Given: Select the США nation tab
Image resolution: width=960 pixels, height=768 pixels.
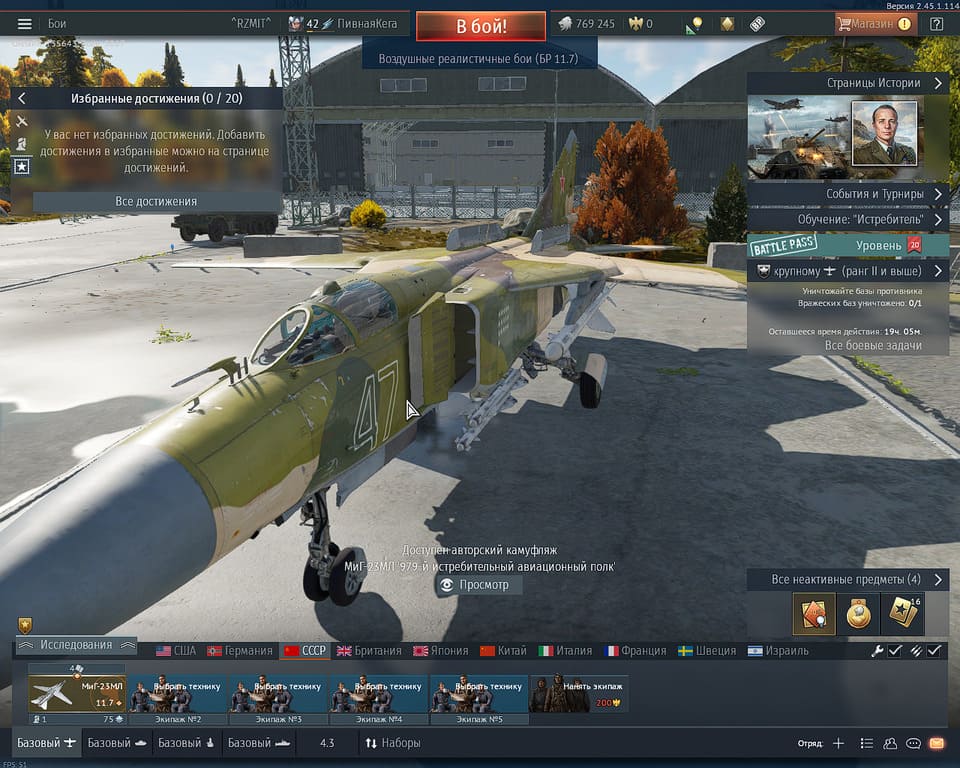Looking at the screenshot, I should tap(176, 650).
